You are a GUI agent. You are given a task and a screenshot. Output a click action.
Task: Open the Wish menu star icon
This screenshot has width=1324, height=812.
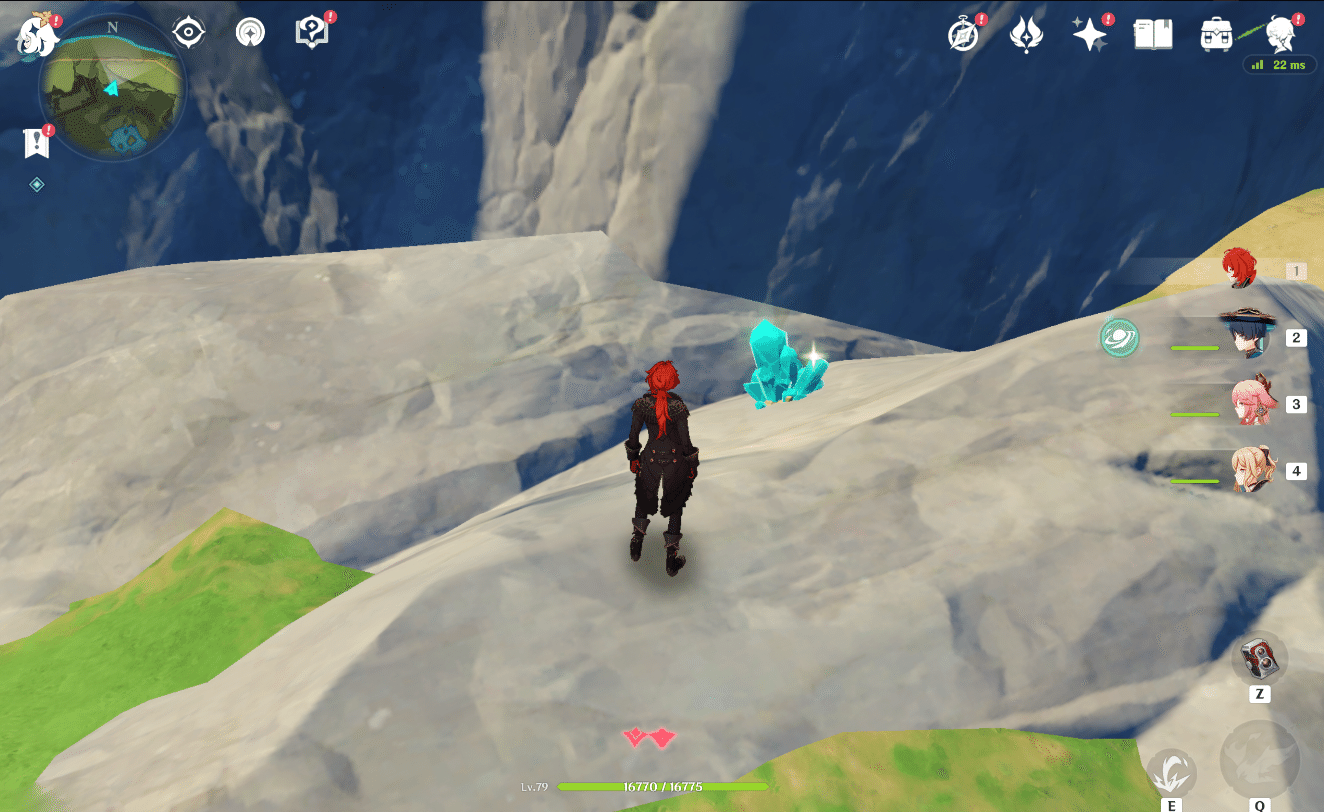coord(1089,32)
